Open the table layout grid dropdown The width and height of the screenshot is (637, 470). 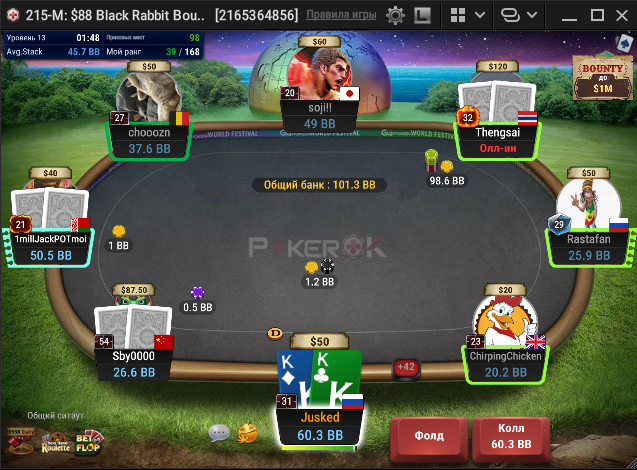coord(466,16)
